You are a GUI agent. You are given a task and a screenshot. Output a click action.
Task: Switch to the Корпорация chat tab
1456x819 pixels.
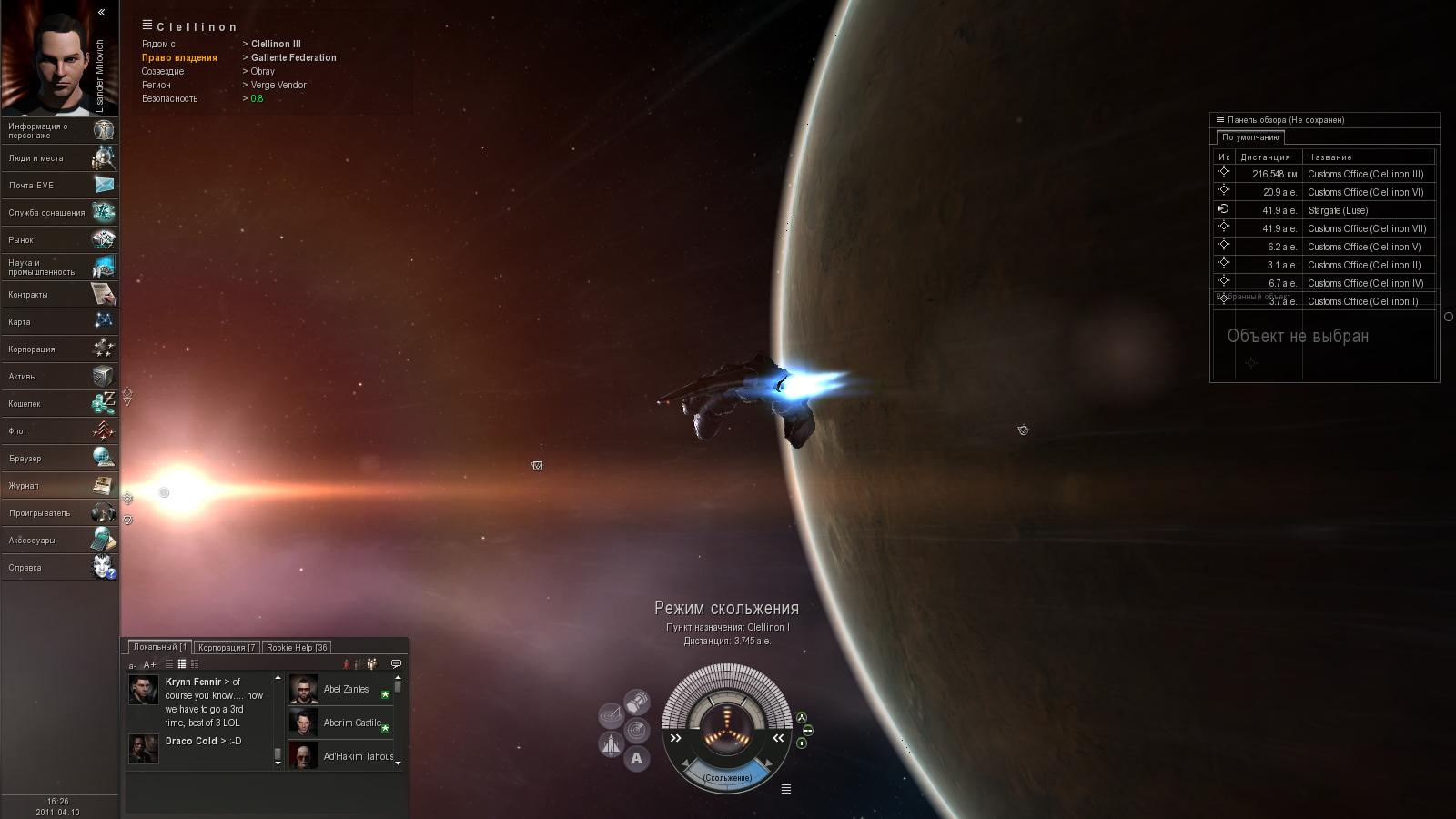point(227,648)
